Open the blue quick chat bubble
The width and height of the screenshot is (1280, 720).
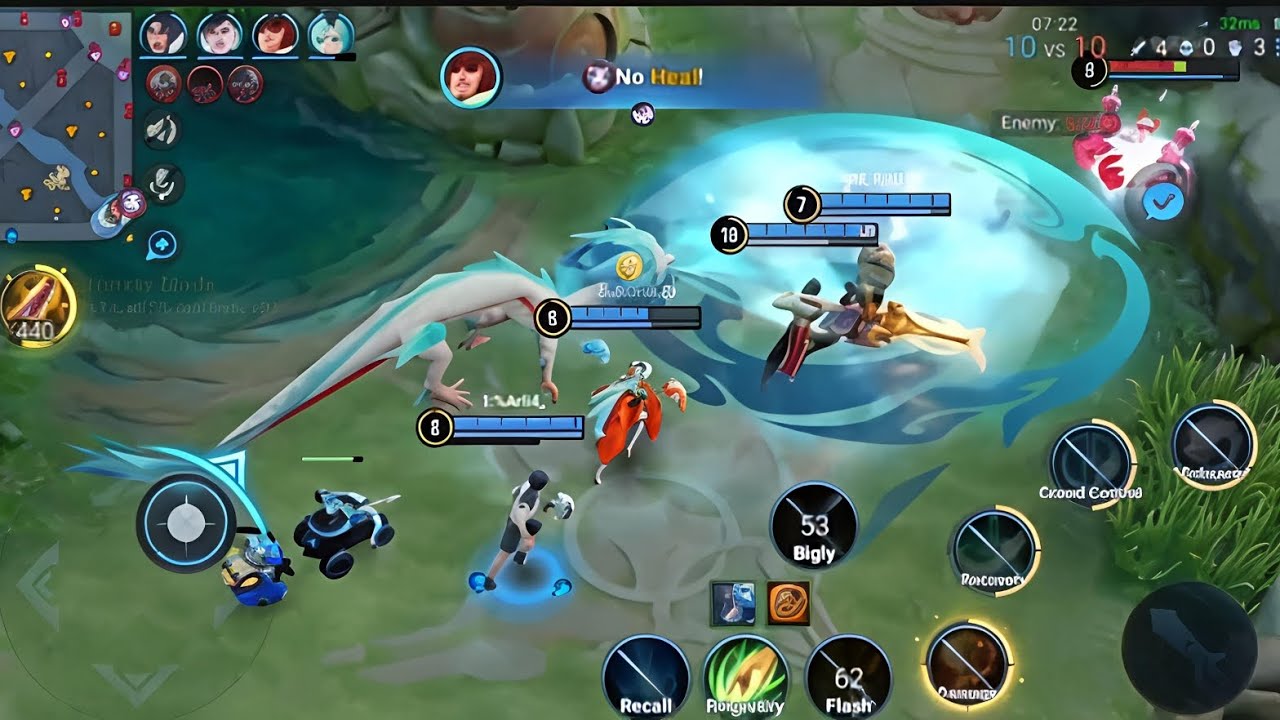pos(162,244)
